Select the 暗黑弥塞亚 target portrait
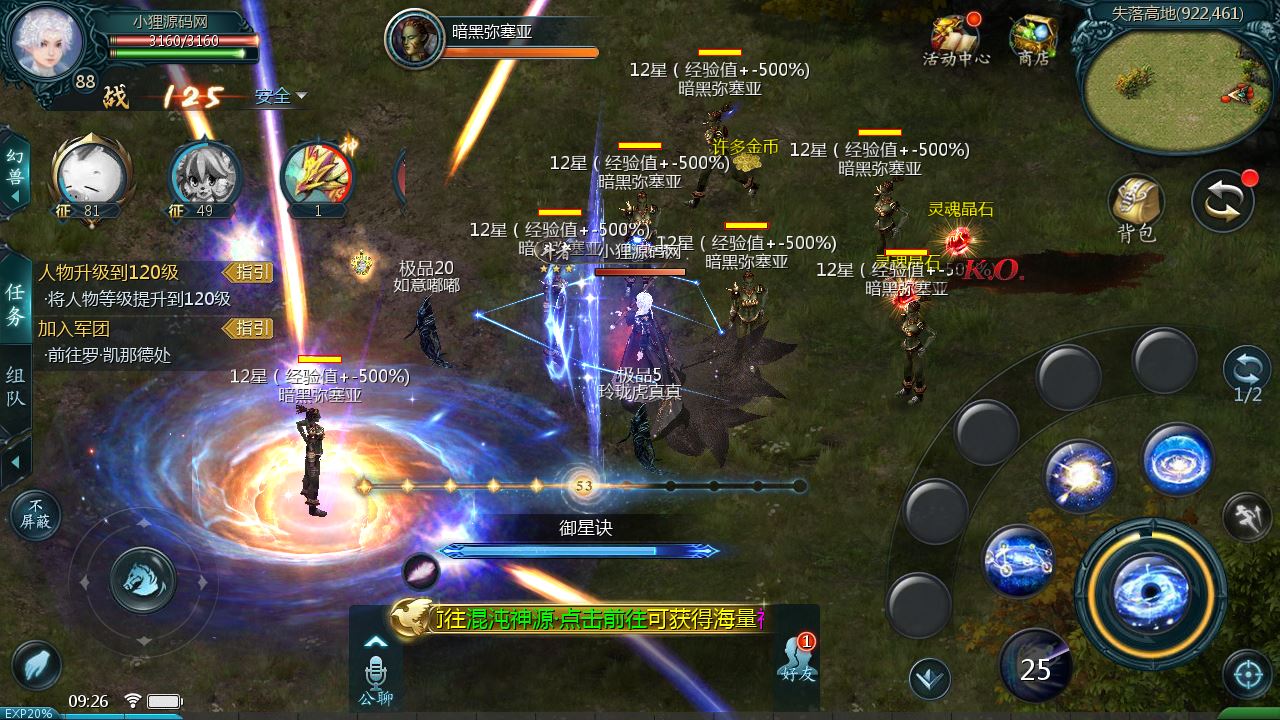1280x720 pixels. [x=413, y=40]
